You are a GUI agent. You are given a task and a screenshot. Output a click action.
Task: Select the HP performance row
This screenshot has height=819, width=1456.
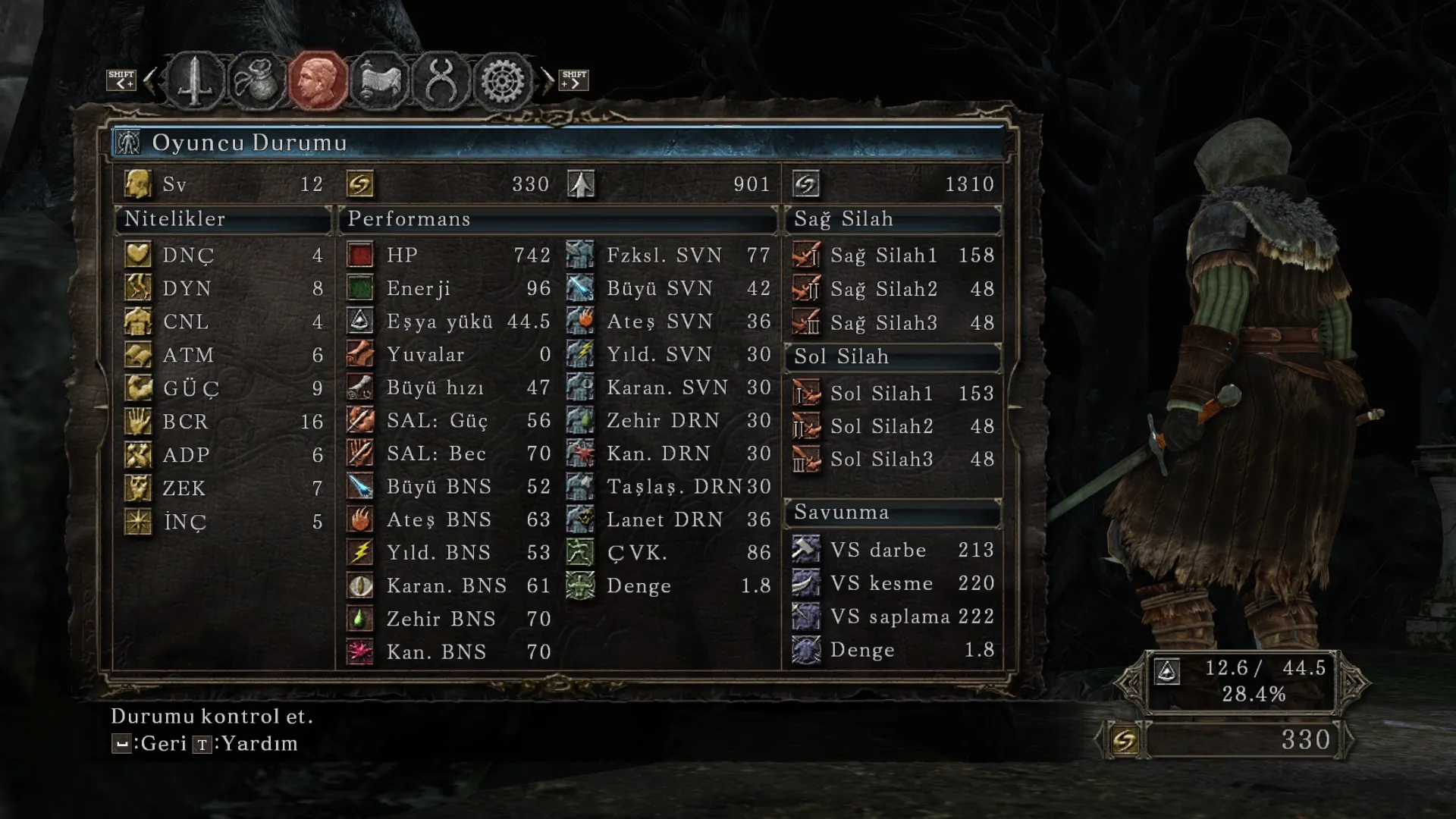tap(449, 255)
